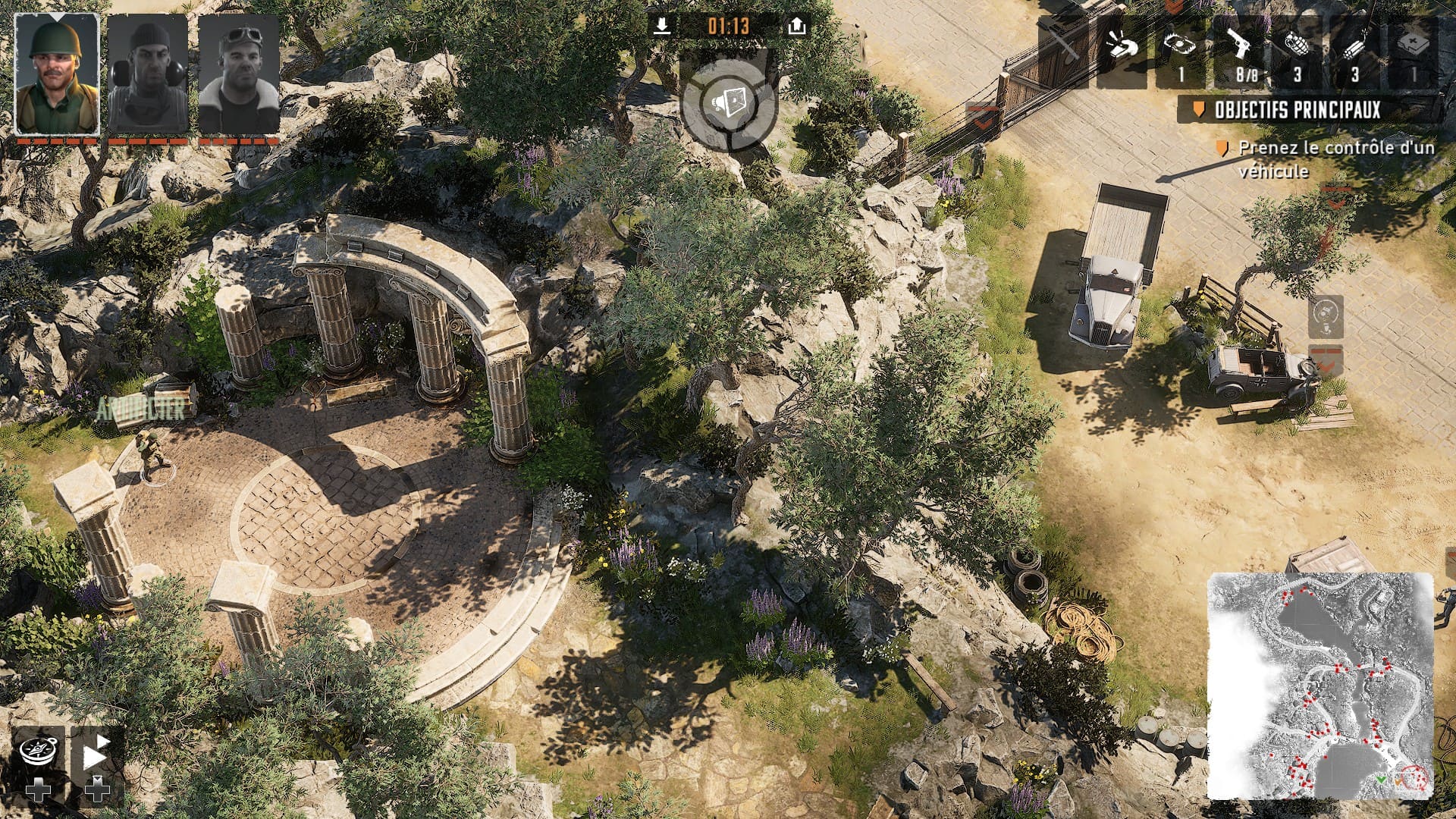Use the first aid kit slot
The width and height of the screenshot is (1456, 819).
point(1414,49)
